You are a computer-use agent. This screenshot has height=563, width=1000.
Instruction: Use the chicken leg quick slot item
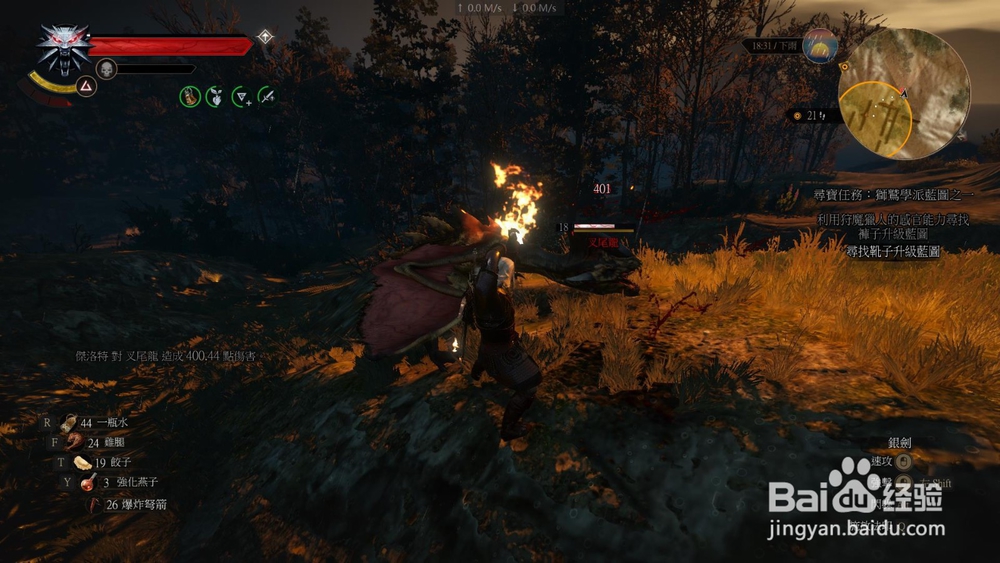tap(74, 442)
